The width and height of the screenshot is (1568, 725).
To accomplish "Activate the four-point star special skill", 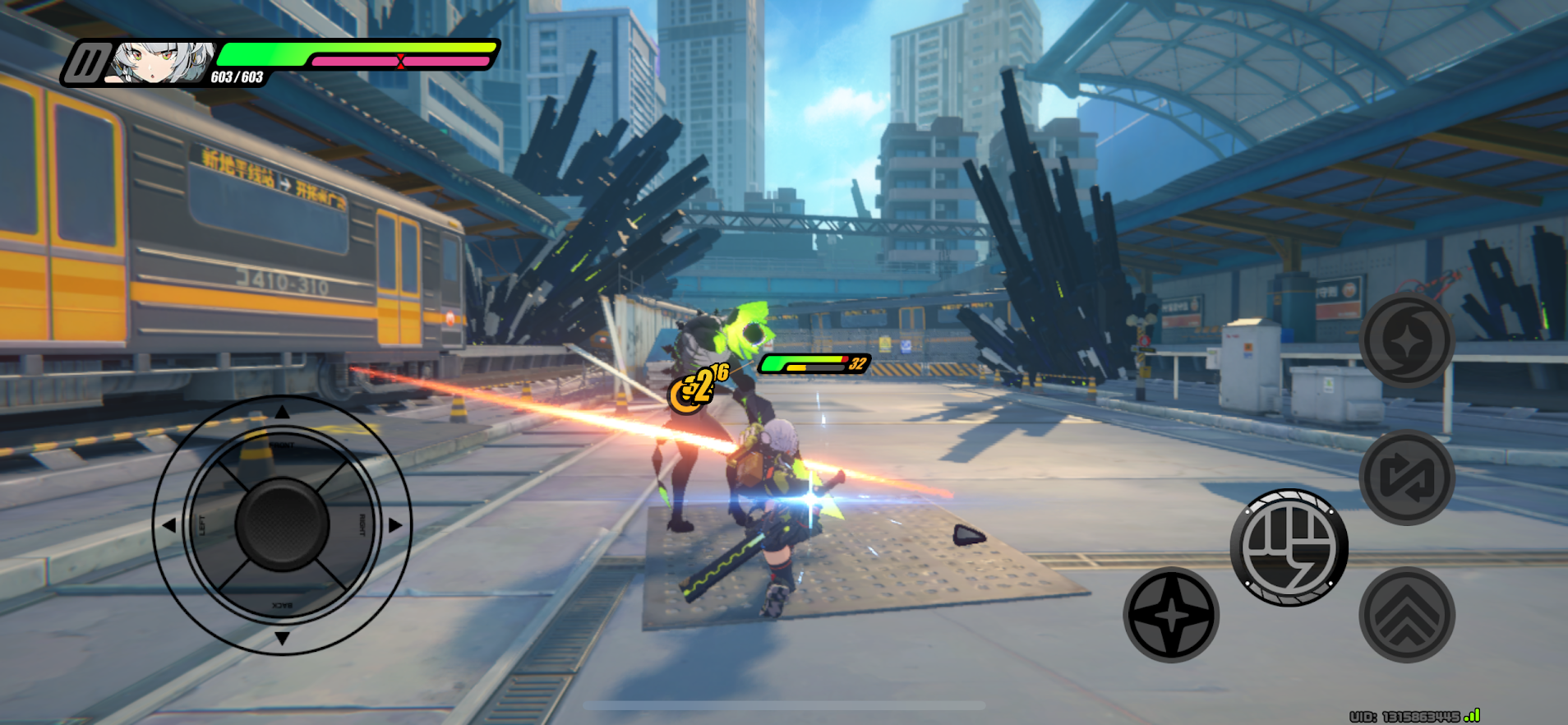I will click(1171, 614).
